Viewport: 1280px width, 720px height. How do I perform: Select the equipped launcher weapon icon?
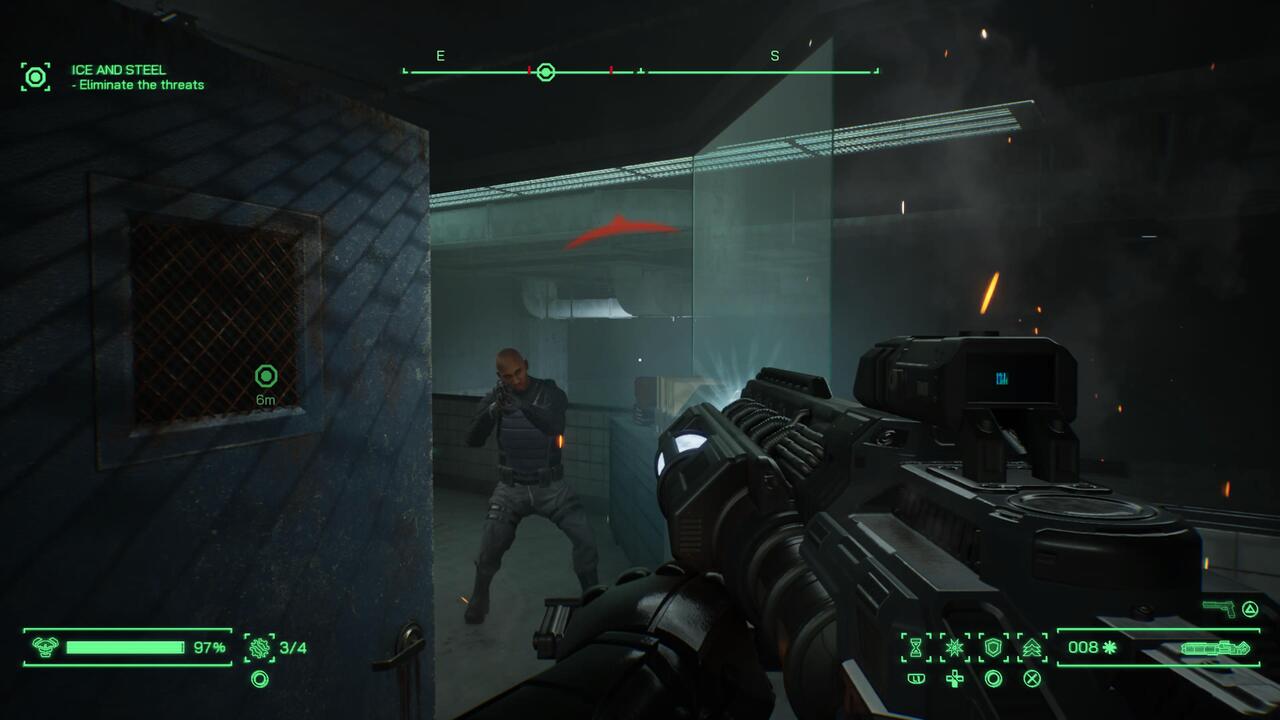(x=1214, y=648)
